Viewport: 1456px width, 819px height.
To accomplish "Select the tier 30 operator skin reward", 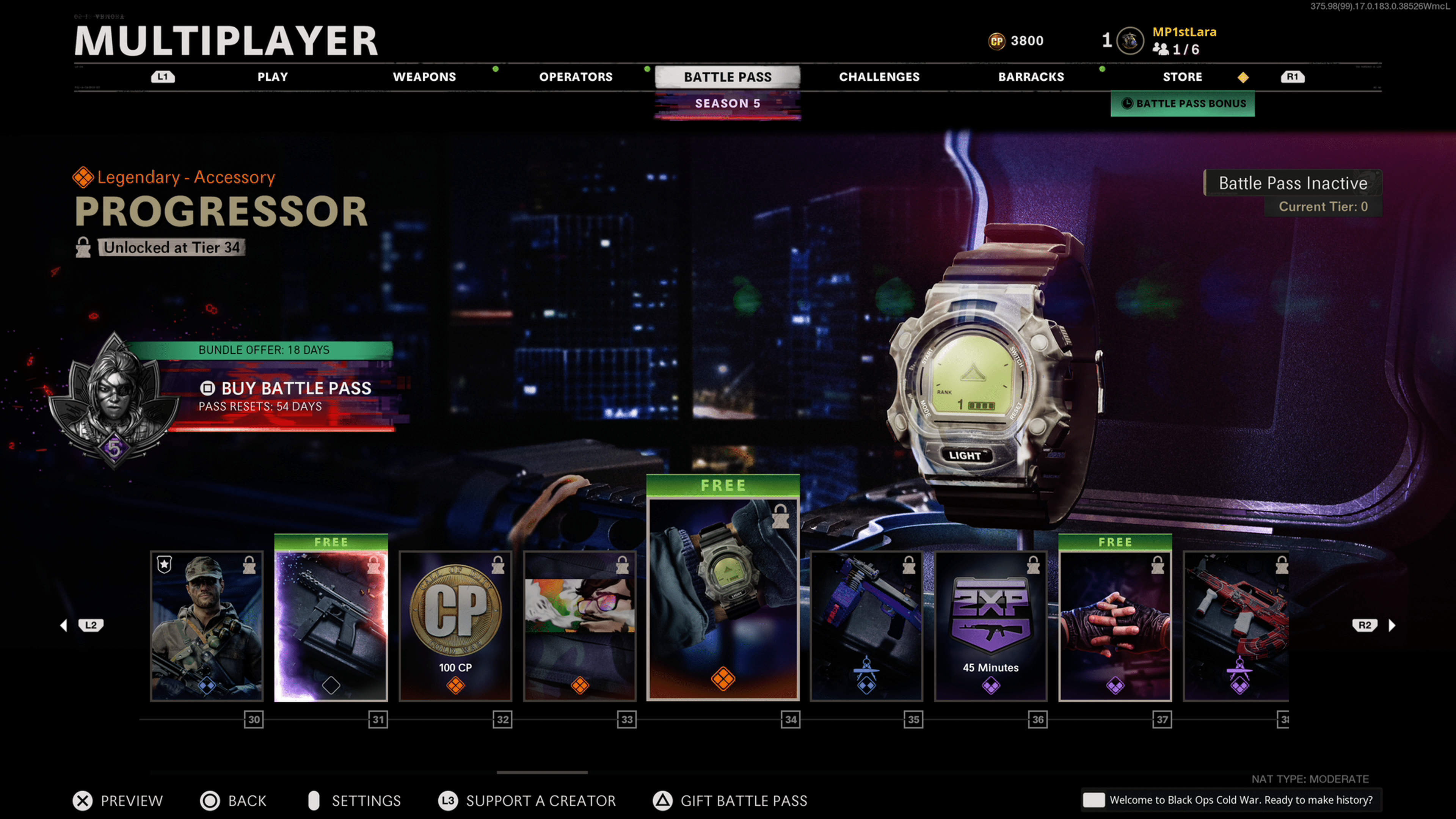I will 207,626.
